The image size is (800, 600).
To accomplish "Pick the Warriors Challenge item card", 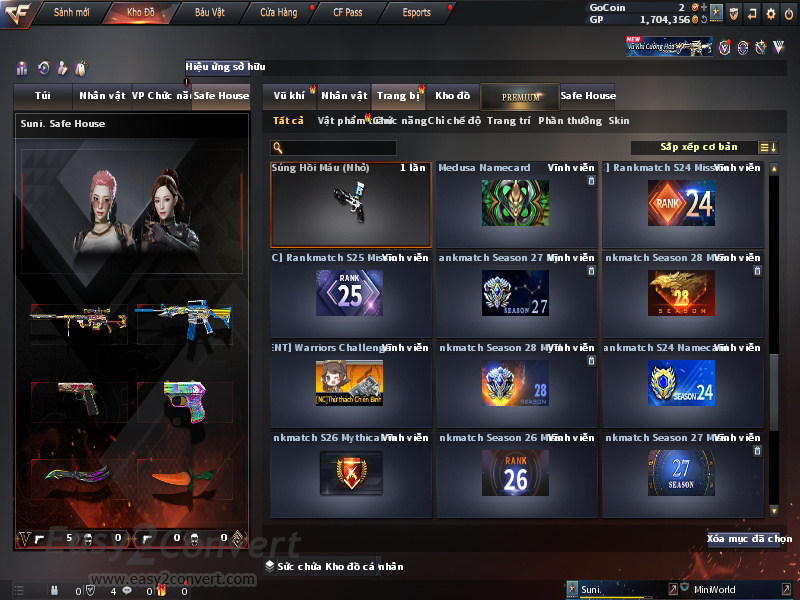I will point(349,384).
